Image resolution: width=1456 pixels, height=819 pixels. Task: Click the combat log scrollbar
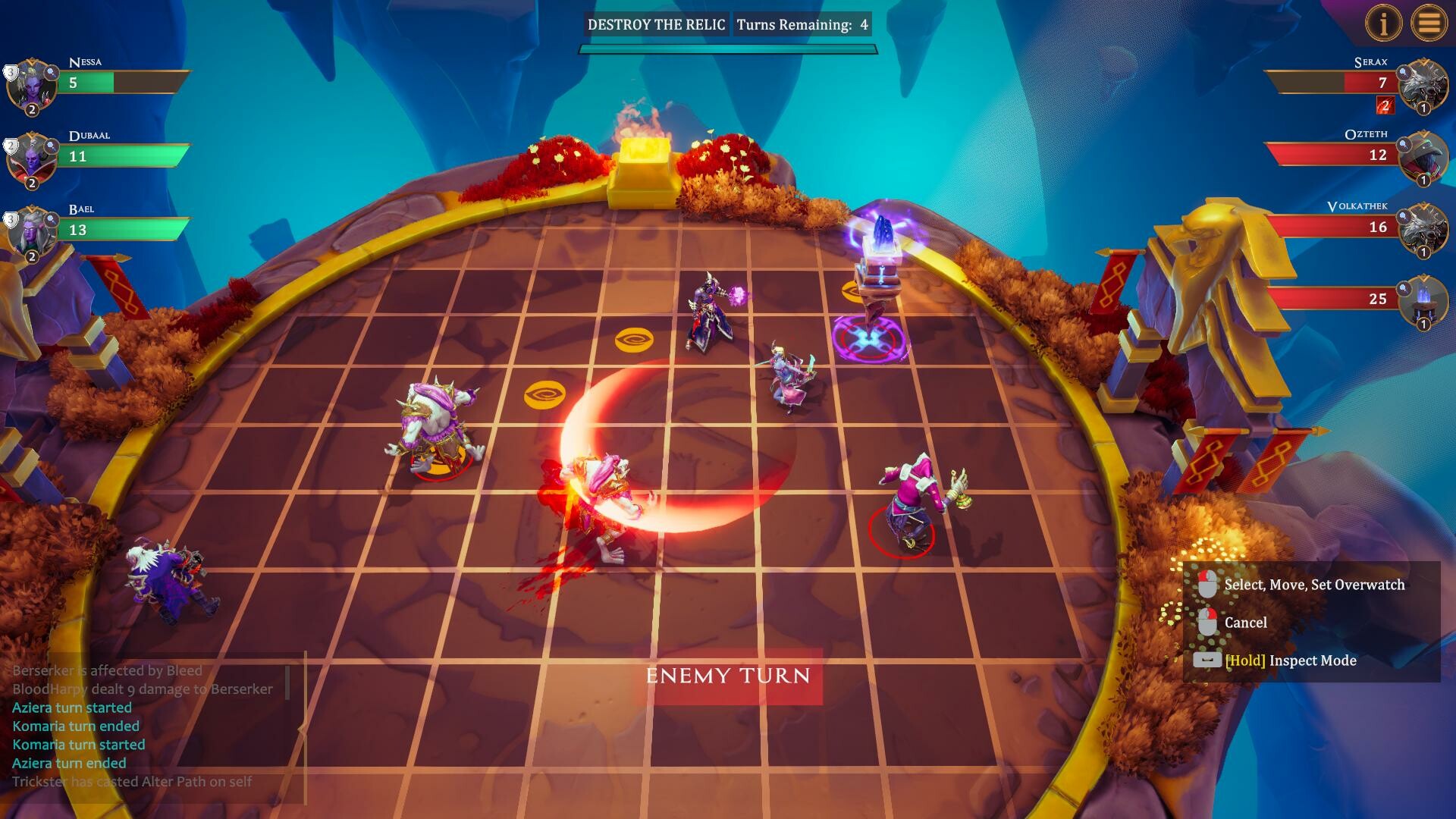[288, 682]
